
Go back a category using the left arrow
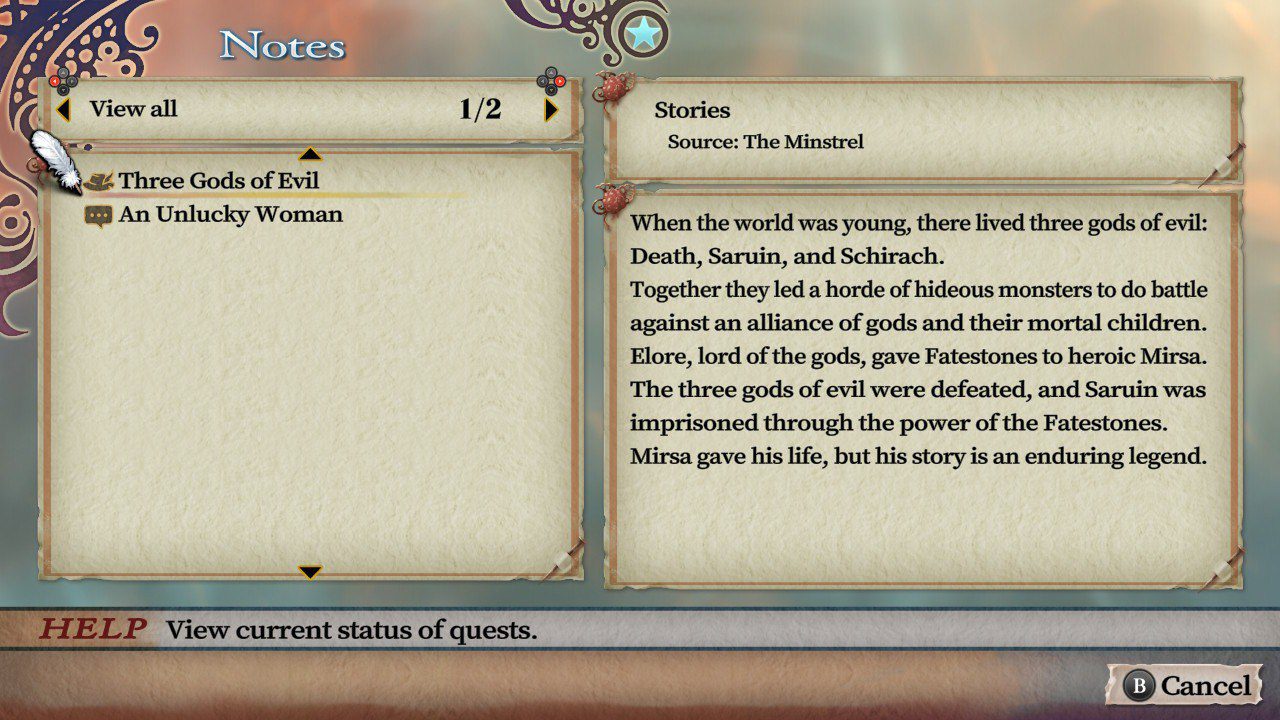(66, 109)
